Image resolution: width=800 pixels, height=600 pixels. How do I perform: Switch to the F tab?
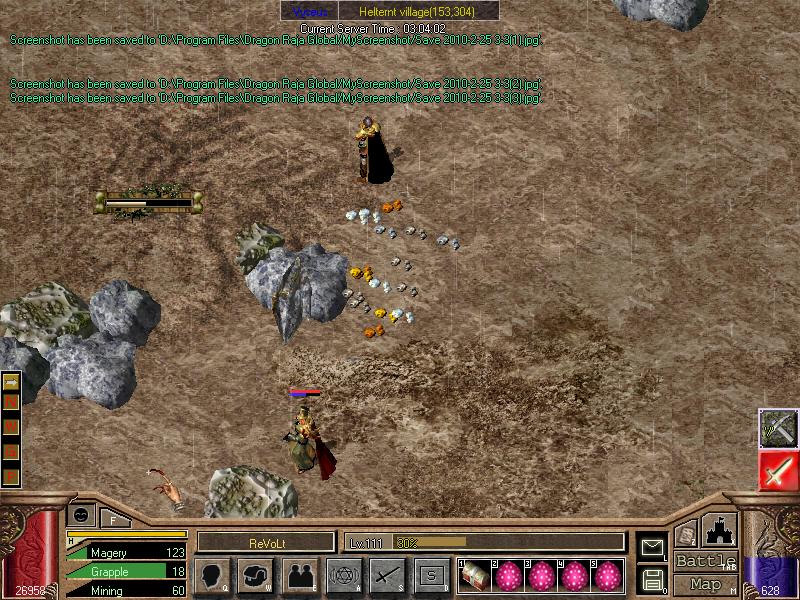pos(114,519)
